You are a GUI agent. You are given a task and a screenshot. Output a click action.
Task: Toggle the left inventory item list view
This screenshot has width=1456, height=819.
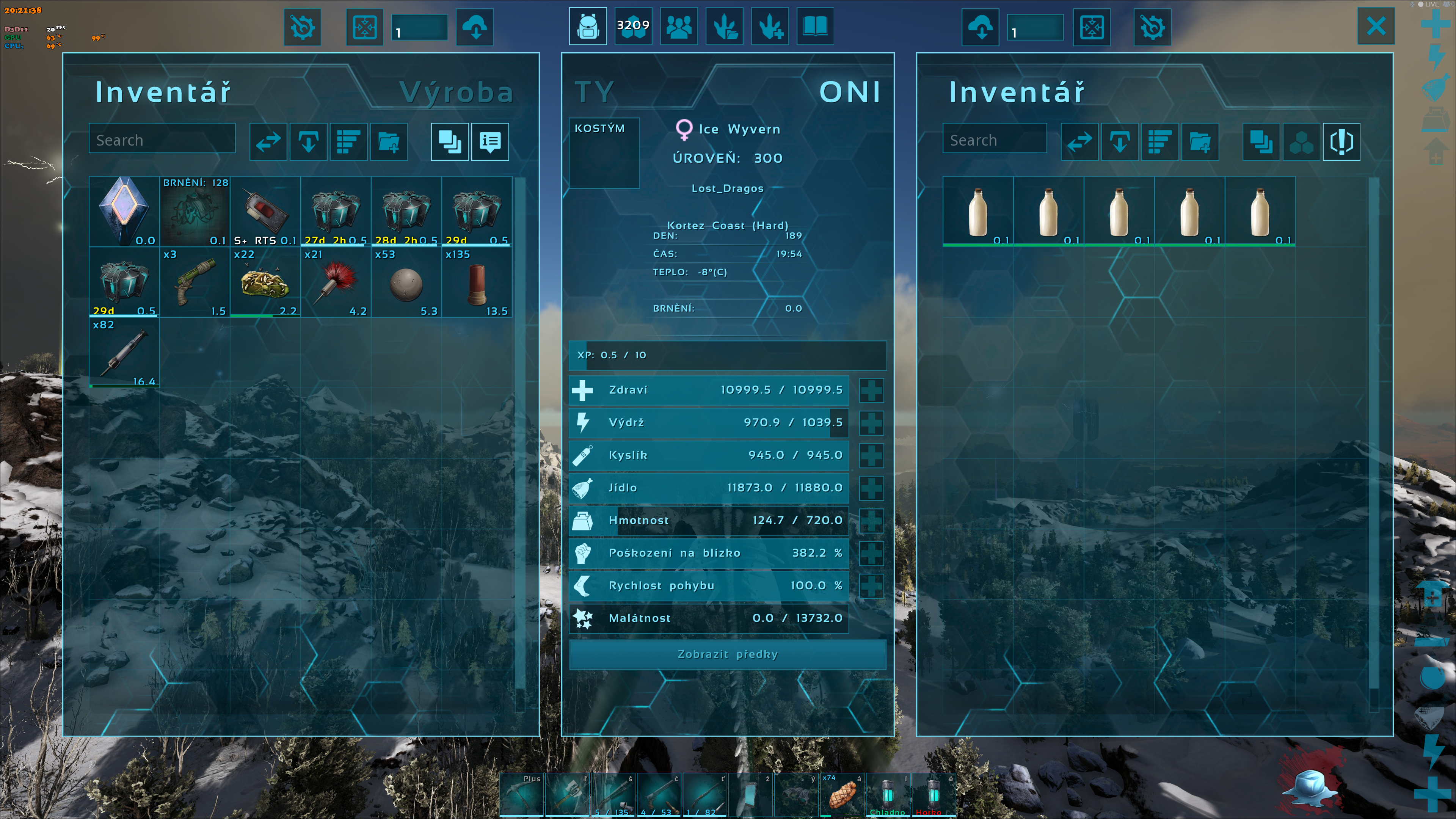tap(490, 141)
